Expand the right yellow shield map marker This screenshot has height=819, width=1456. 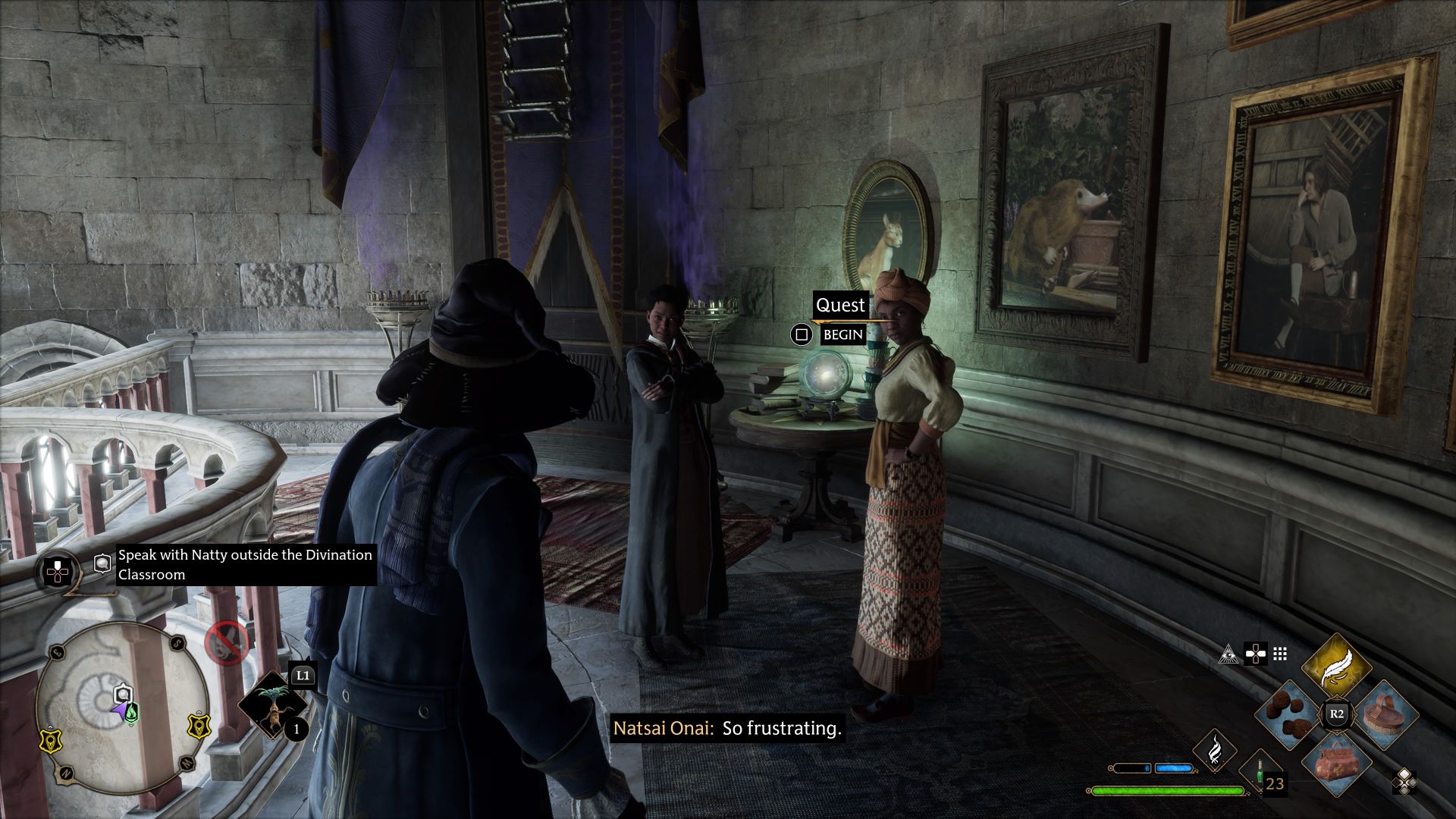[197, 727]
